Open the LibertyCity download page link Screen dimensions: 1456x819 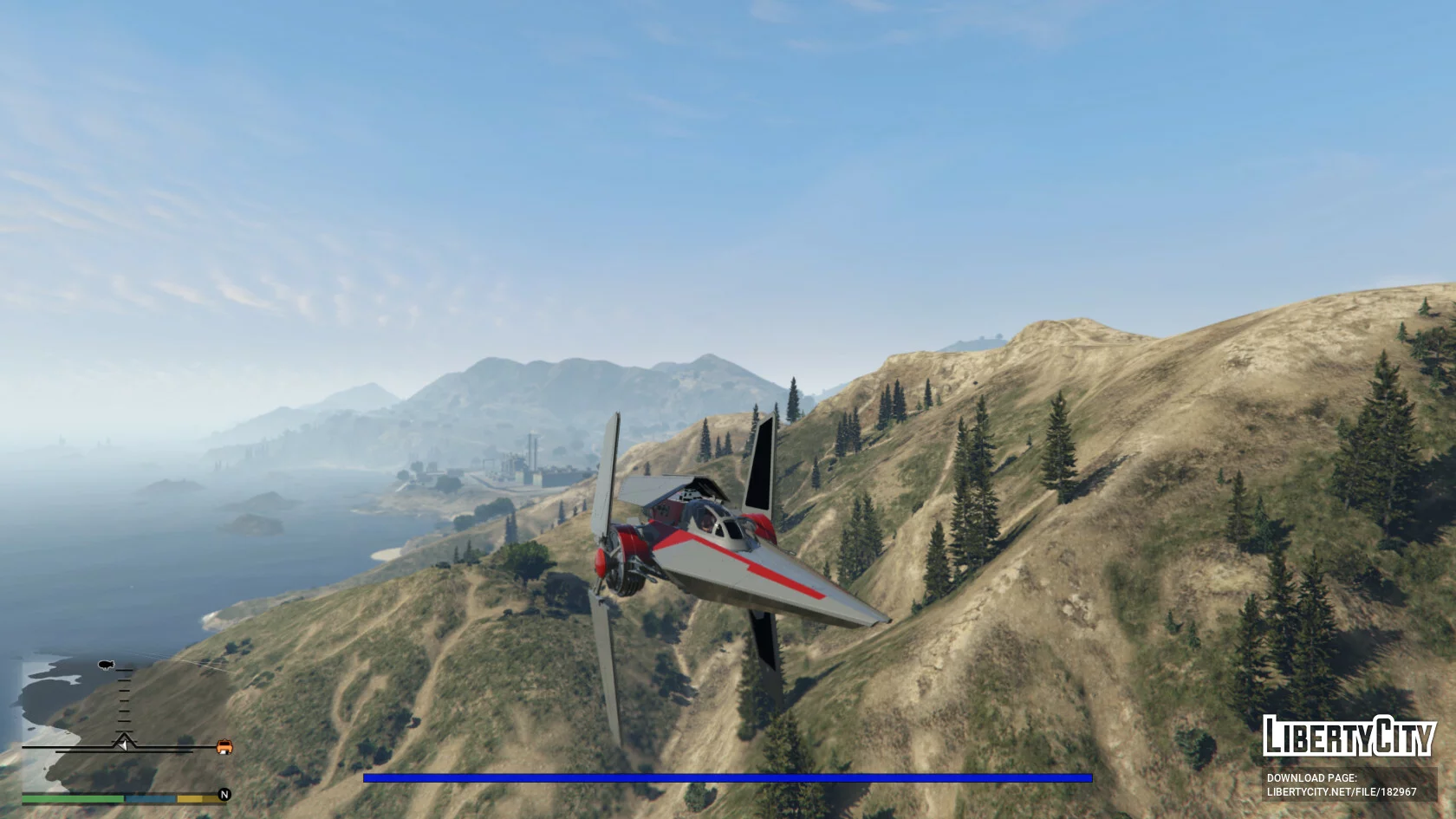[1341, 791]
